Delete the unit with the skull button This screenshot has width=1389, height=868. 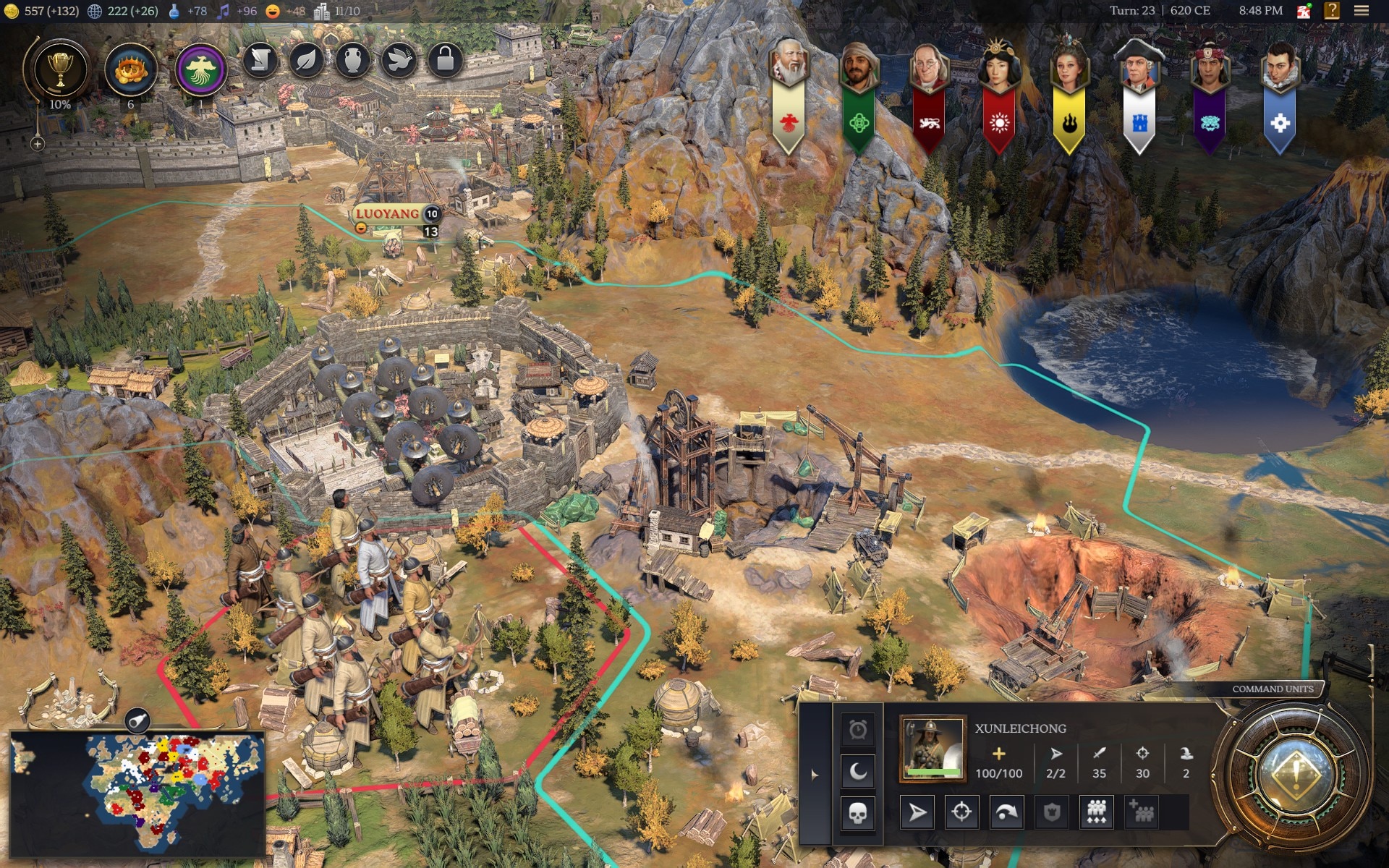point(857,814)
